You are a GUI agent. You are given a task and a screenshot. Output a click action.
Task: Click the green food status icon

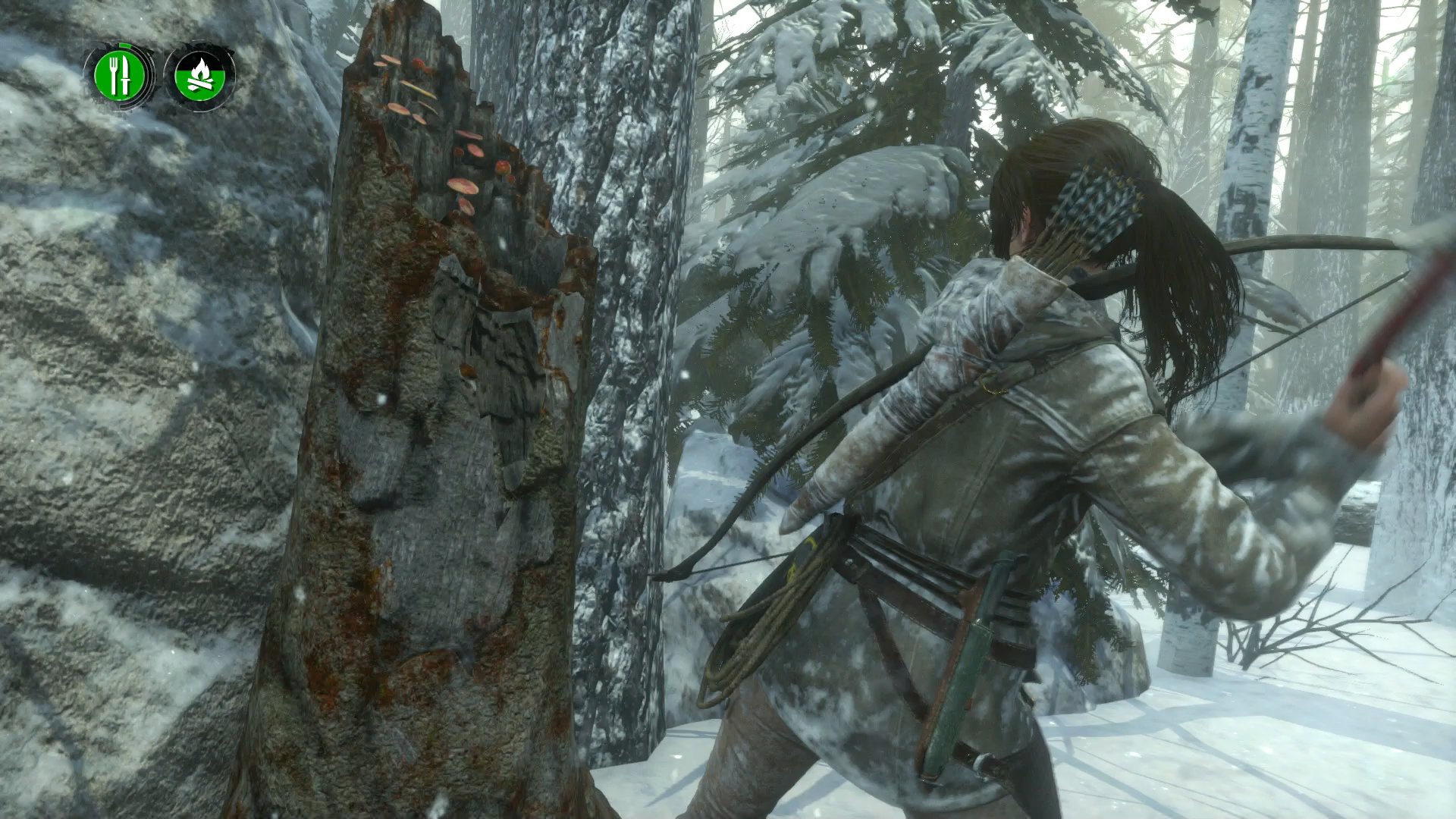[x=120, y=74]
